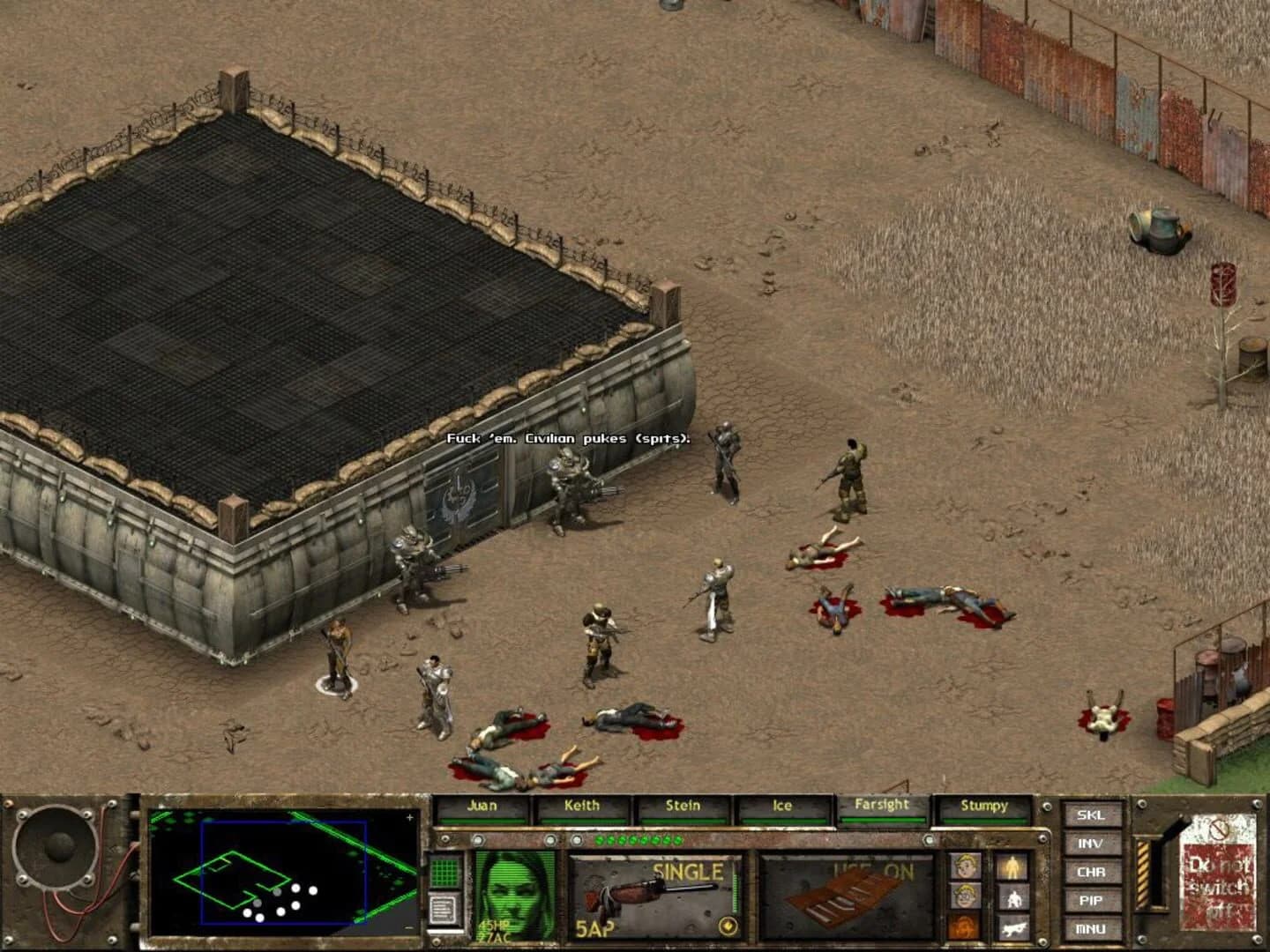1270x952 pixels.
Task: Check Farsight's green health bar
Action: click(x=882, y=821)
